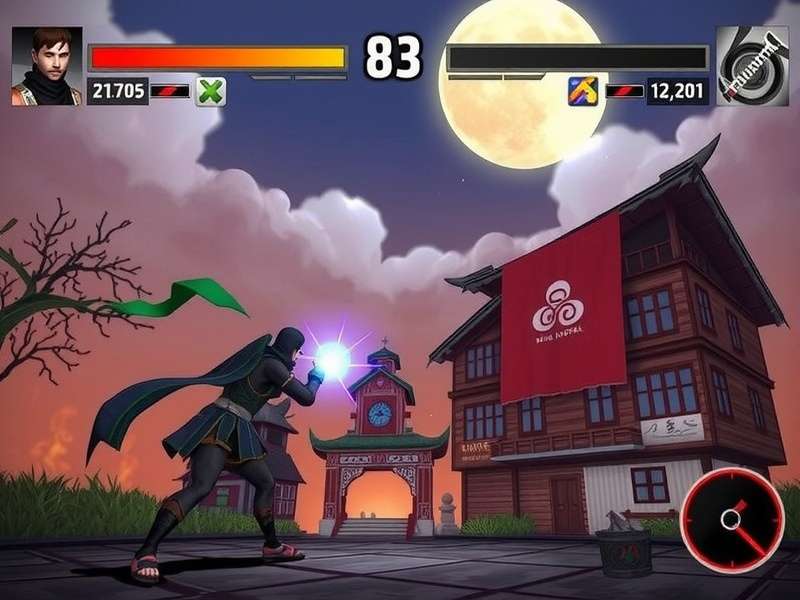Open the red circular clock dial
This screenshot has height=600, width=800.
click(733, 520)
